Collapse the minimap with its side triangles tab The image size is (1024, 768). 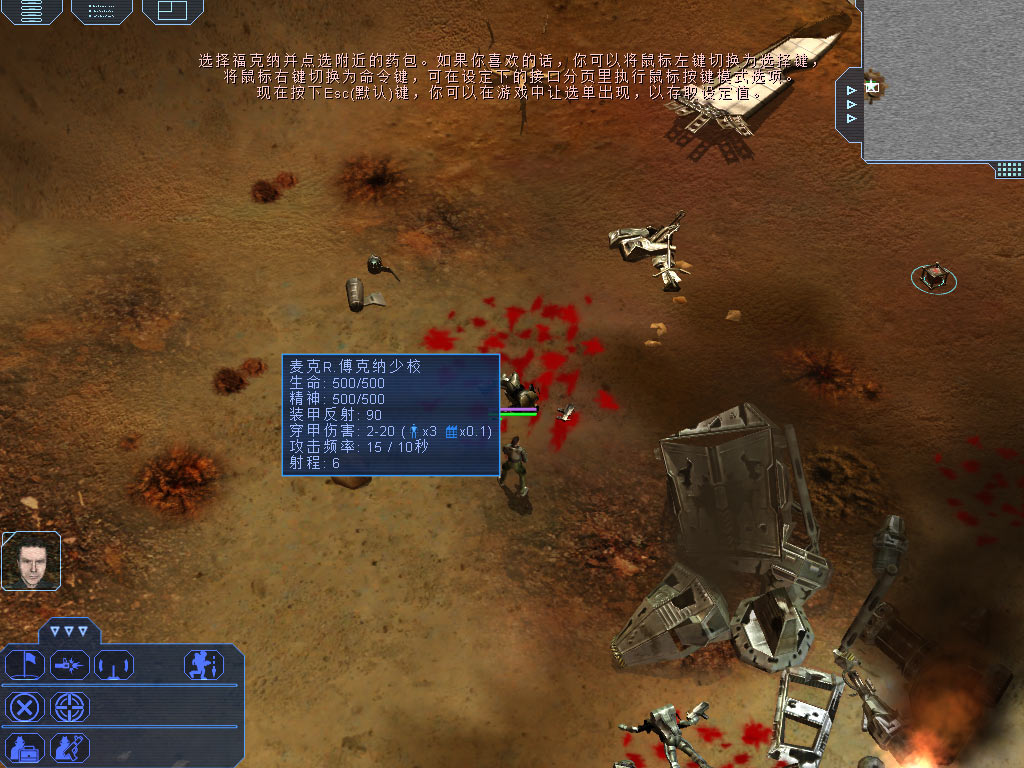tap(851, 104)
